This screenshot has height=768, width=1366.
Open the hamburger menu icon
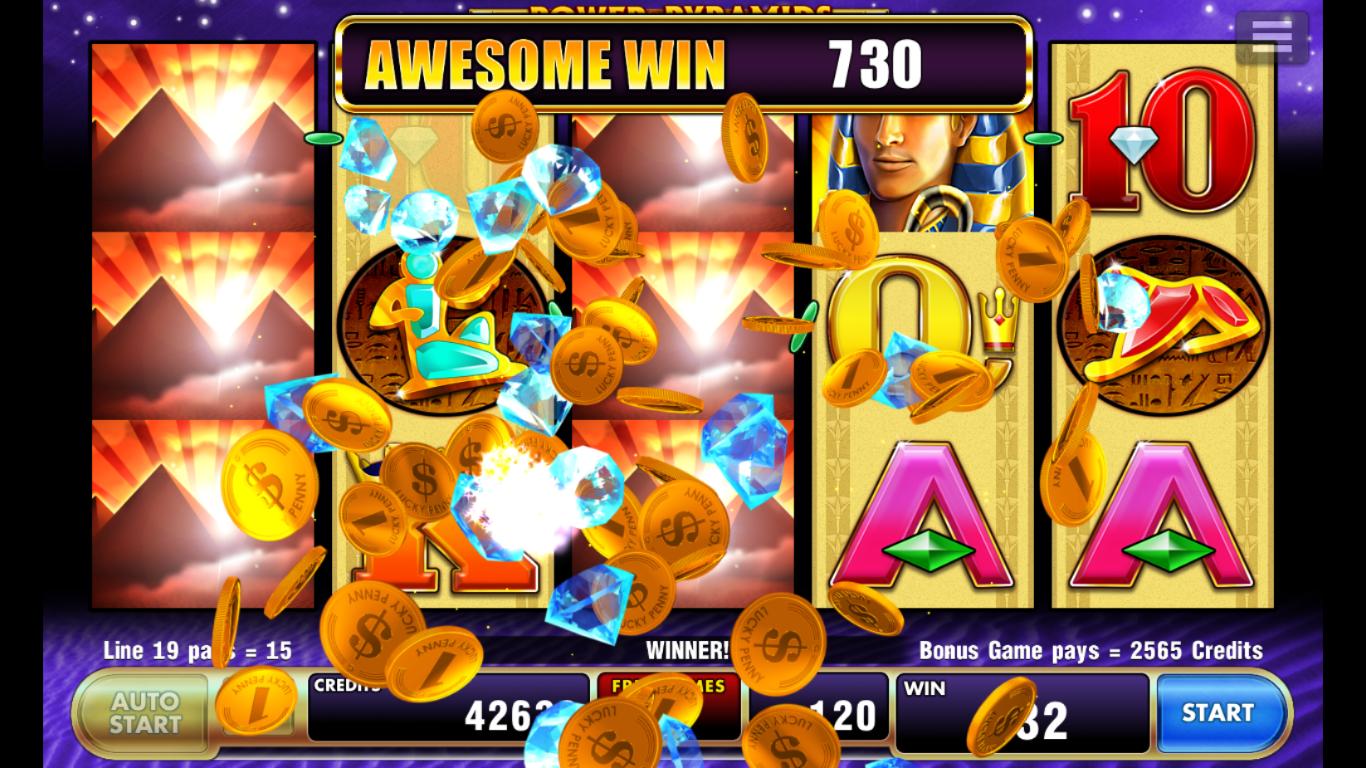point(1271,37)
